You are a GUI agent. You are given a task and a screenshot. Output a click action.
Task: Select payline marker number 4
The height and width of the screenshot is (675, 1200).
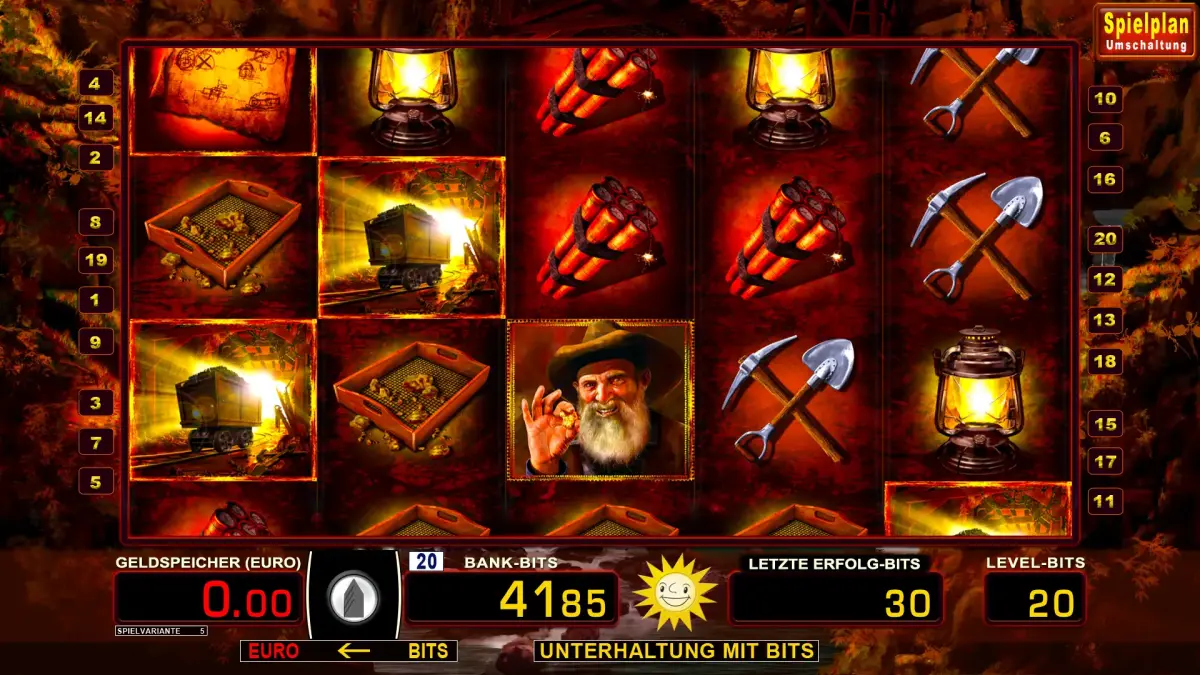95,83
